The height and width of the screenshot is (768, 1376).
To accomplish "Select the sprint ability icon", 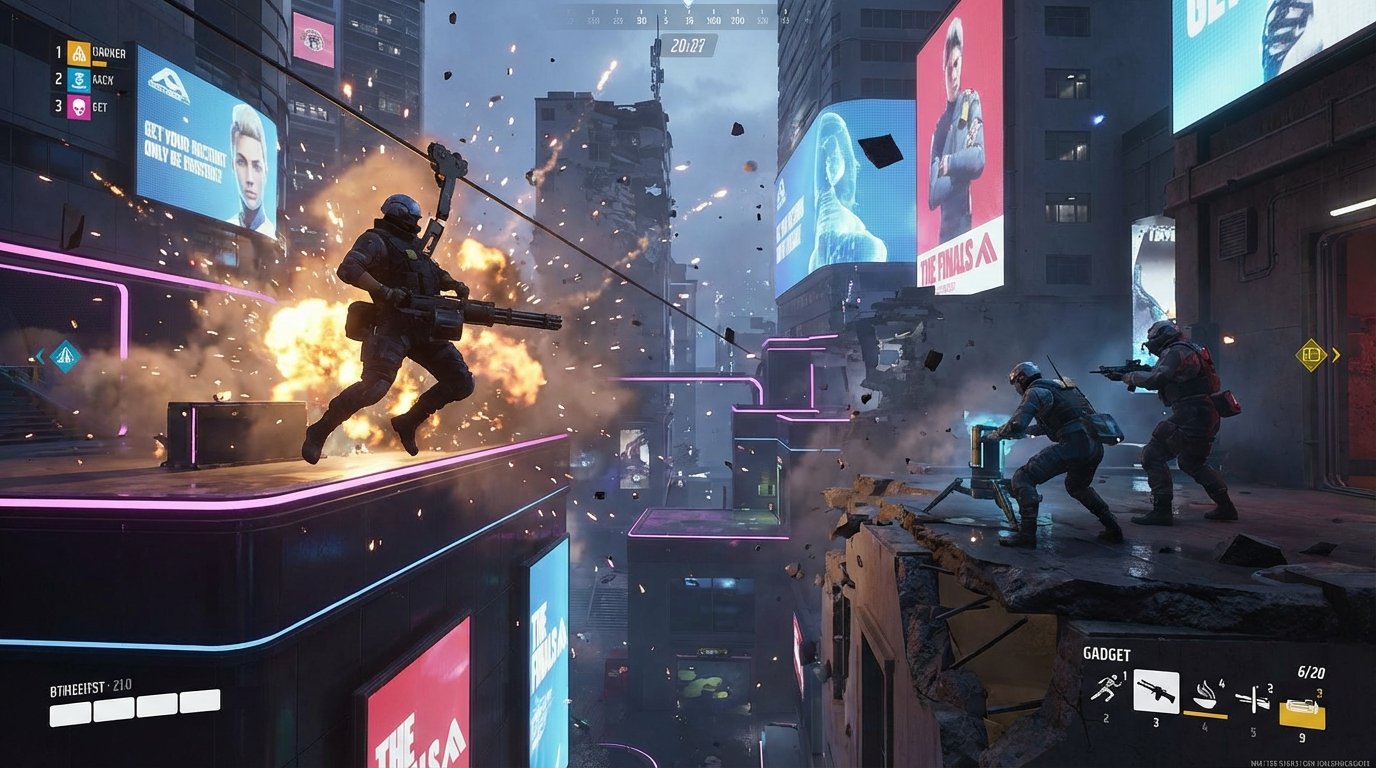I will (1108, 688).
